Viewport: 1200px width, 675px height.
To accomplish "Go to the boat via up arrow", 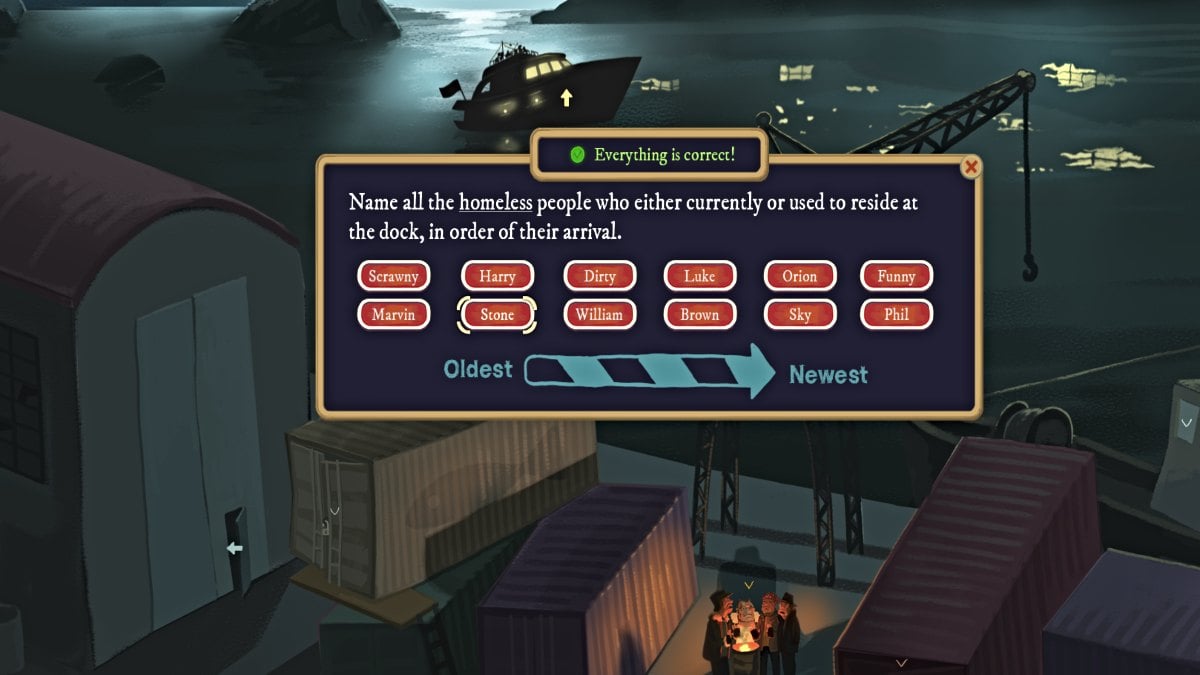I will coord(567,97).
